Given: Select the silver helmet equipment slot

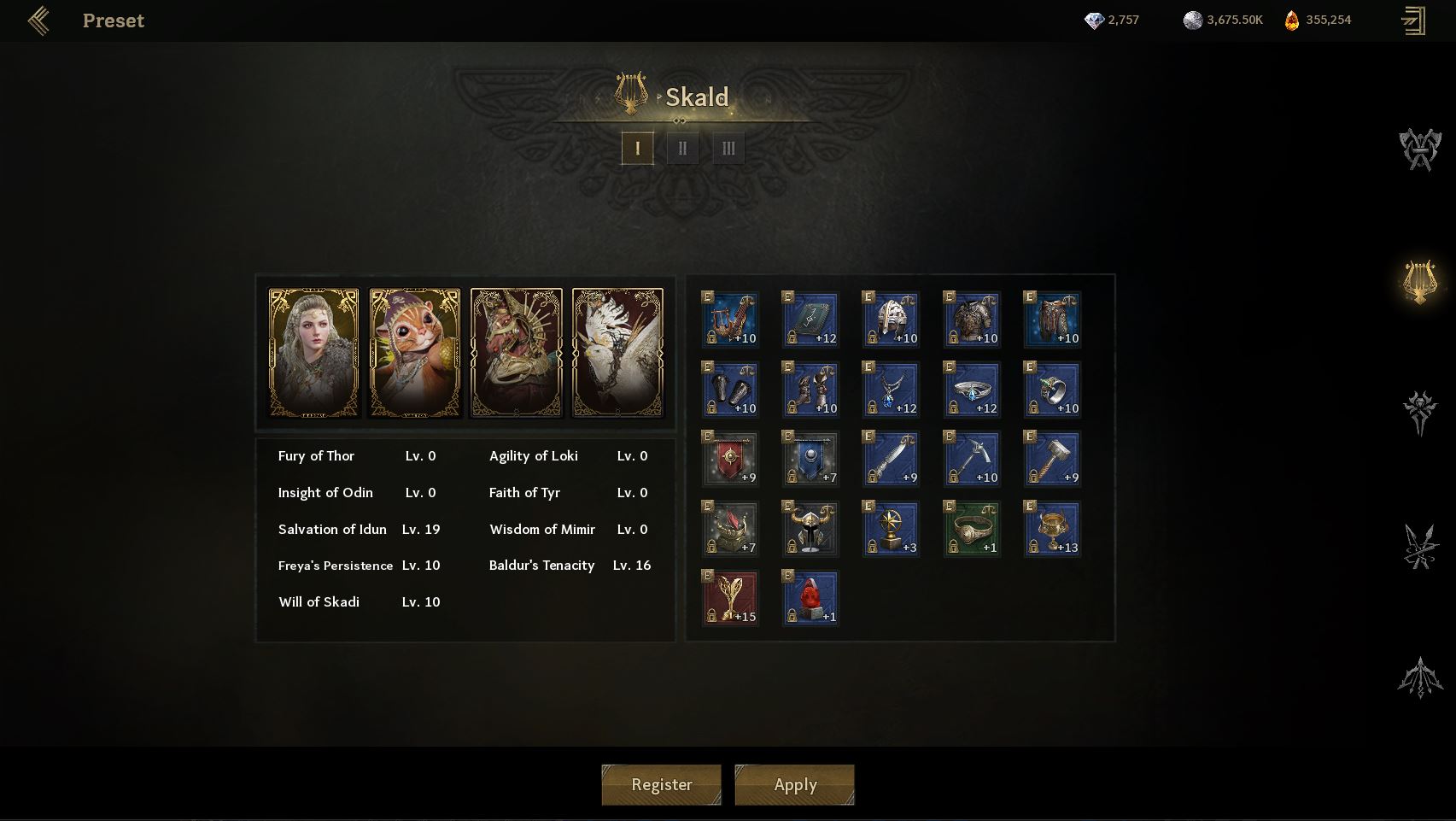Looking at the screenshot, I should point(891,320).
